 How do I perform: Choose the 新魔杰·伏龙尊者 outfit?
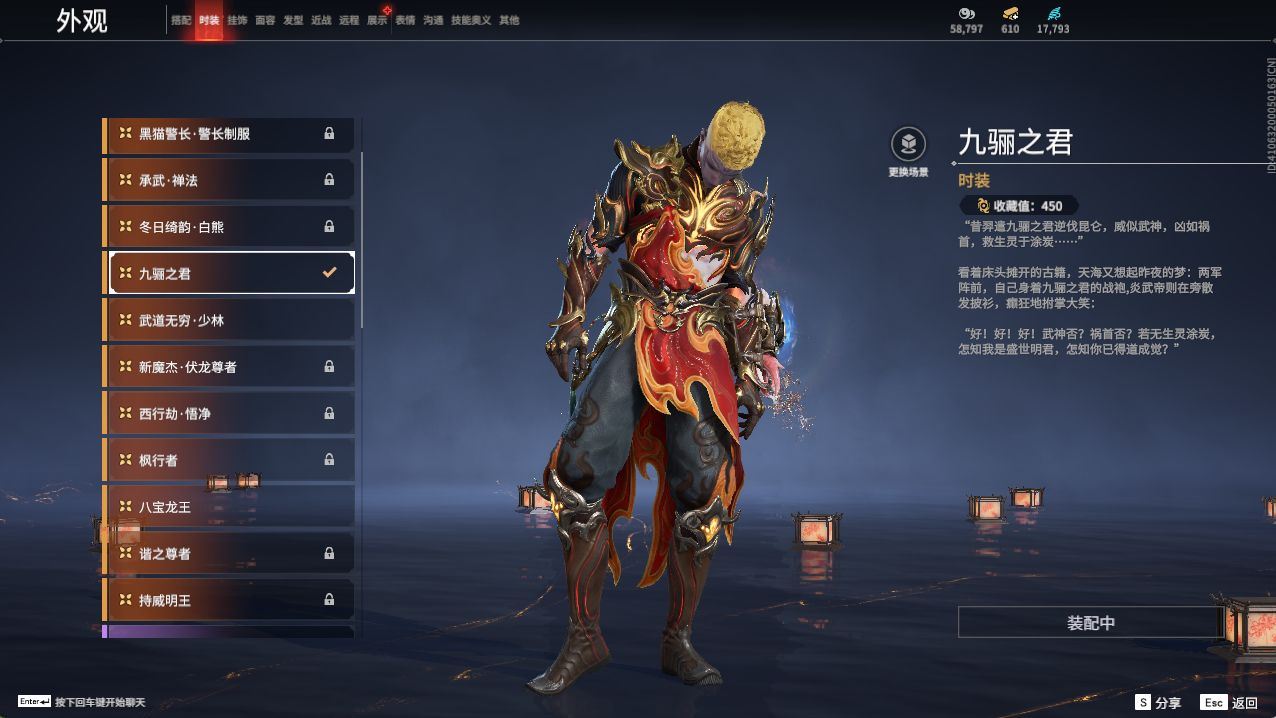[230, 367]
